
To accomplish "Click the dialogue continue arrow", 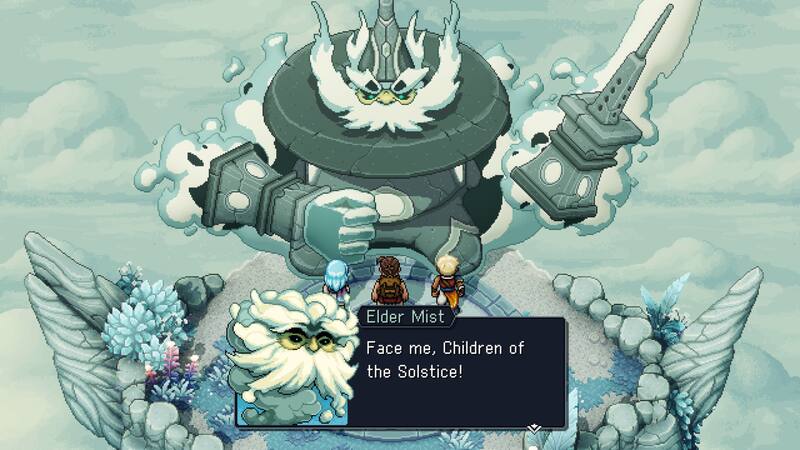I will 535,427.
